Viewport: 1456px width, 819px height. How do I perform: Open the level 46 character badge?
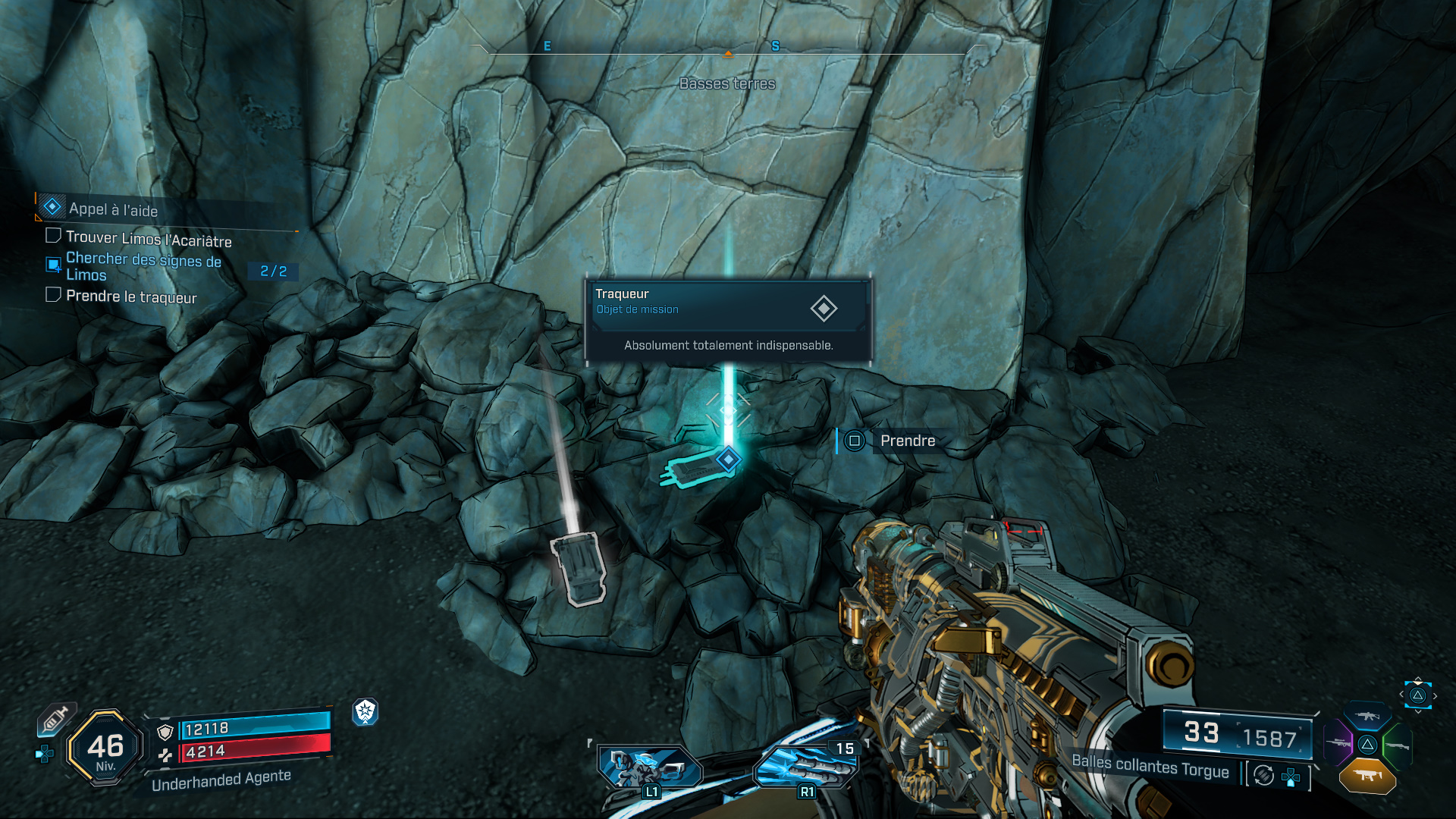(x=105, y=748)
